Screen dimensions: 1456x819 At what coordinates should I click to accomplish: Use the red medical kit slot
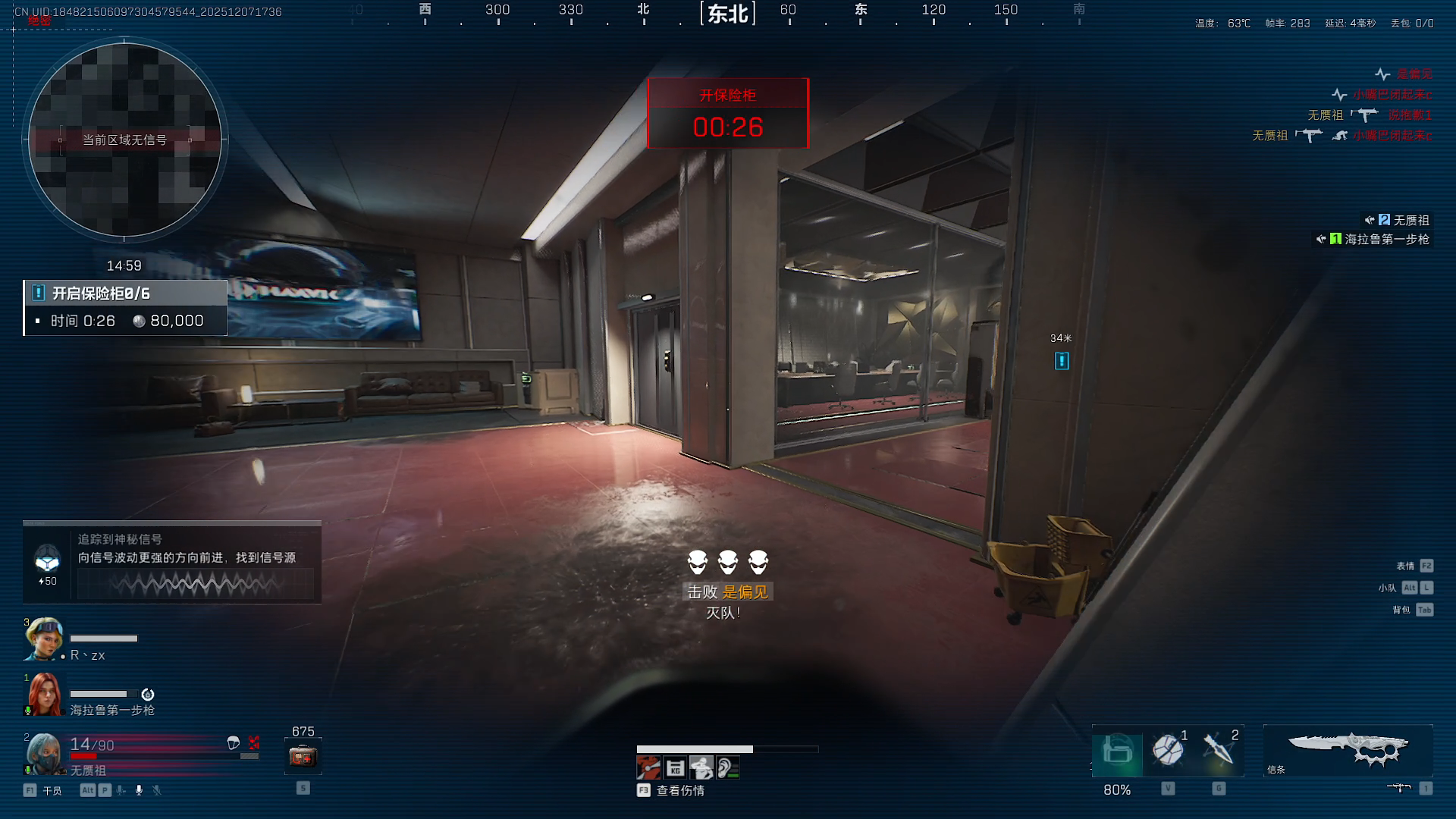tap(303, 756)
